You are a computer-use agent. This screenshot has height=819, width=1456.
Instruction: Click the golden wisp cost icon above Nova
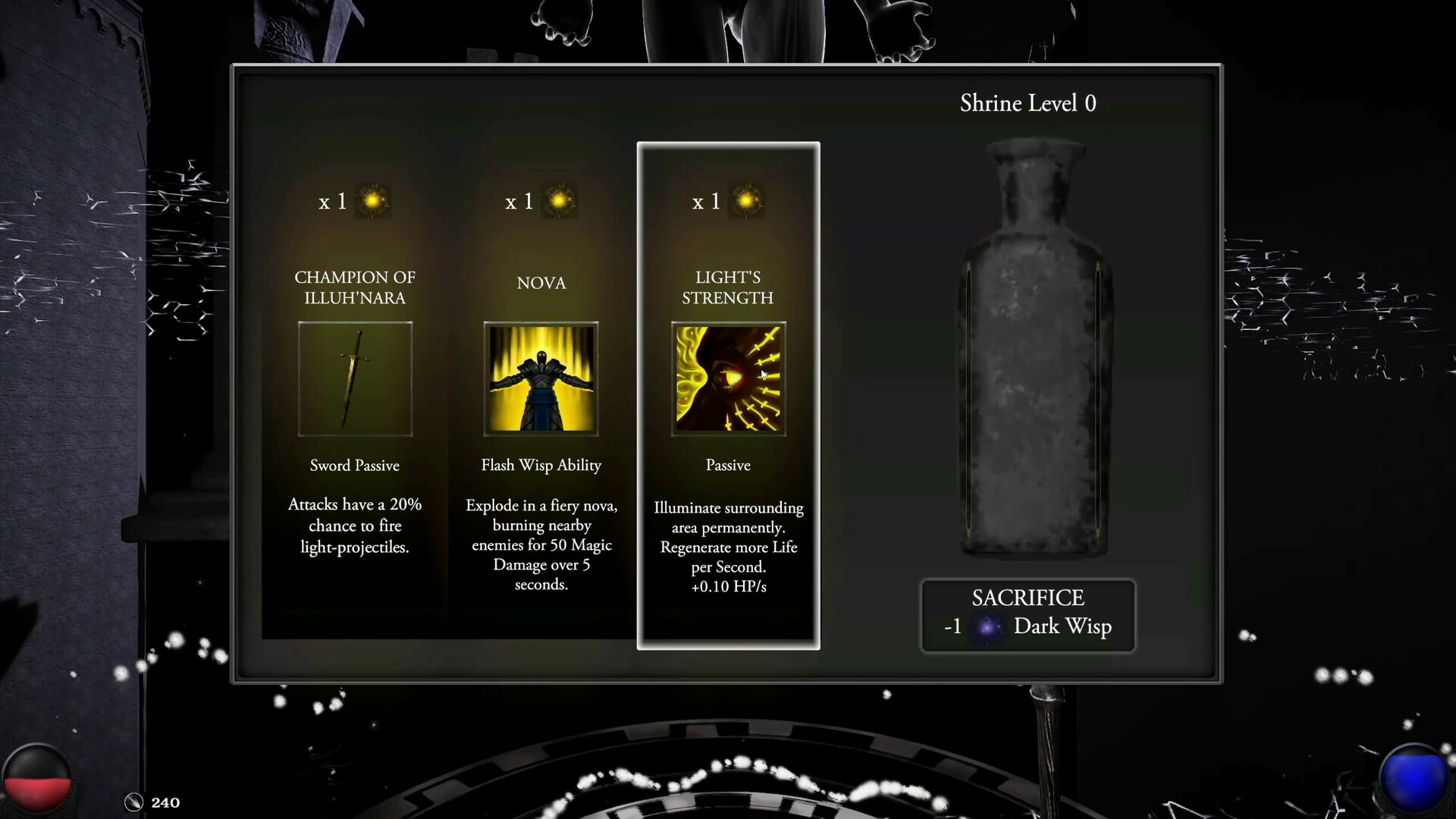559,200
